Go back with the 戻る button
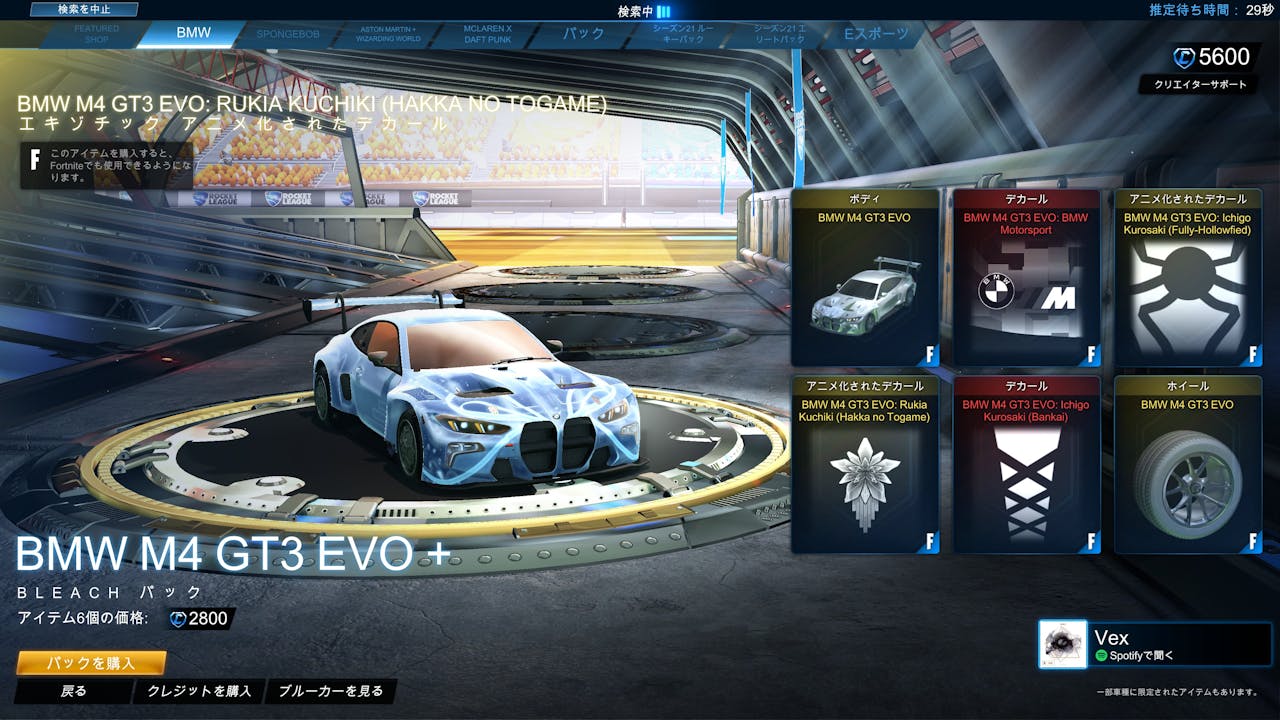Image resolution: width=1280 pixels, height=720 pixels. coord(74,691)
